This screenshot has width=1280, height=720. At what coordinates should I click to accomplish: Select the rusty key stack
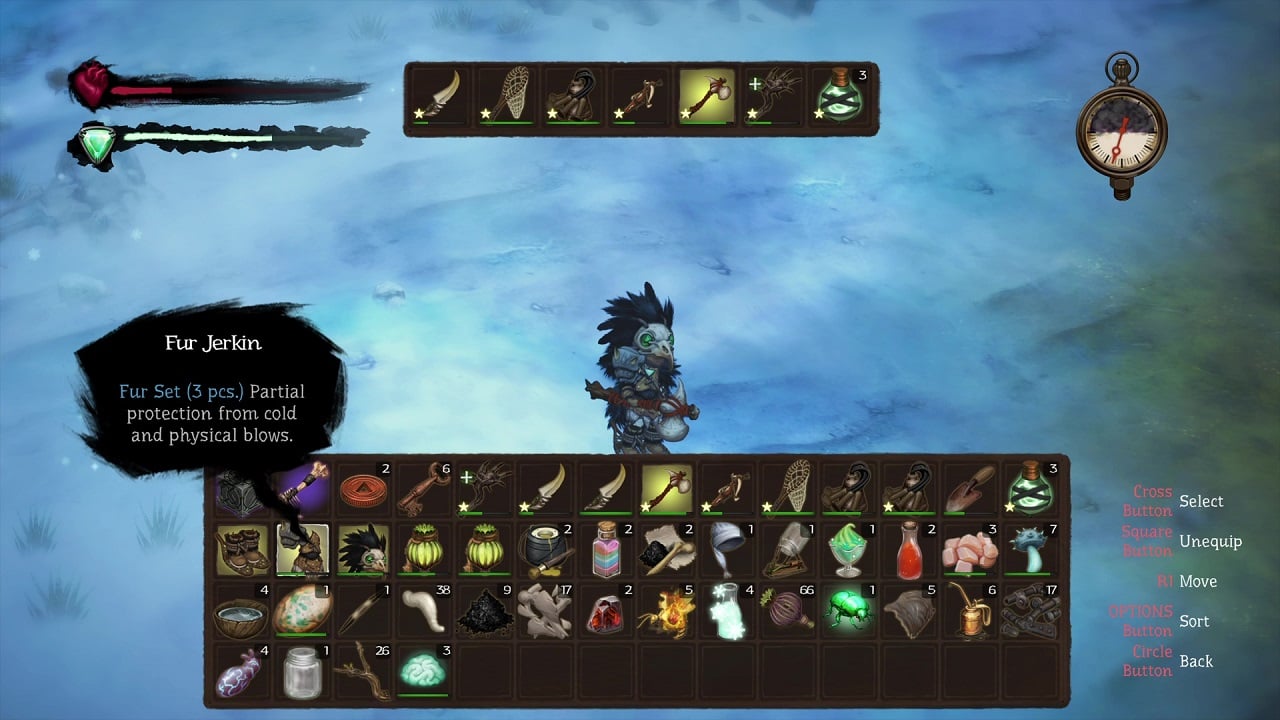424,489
